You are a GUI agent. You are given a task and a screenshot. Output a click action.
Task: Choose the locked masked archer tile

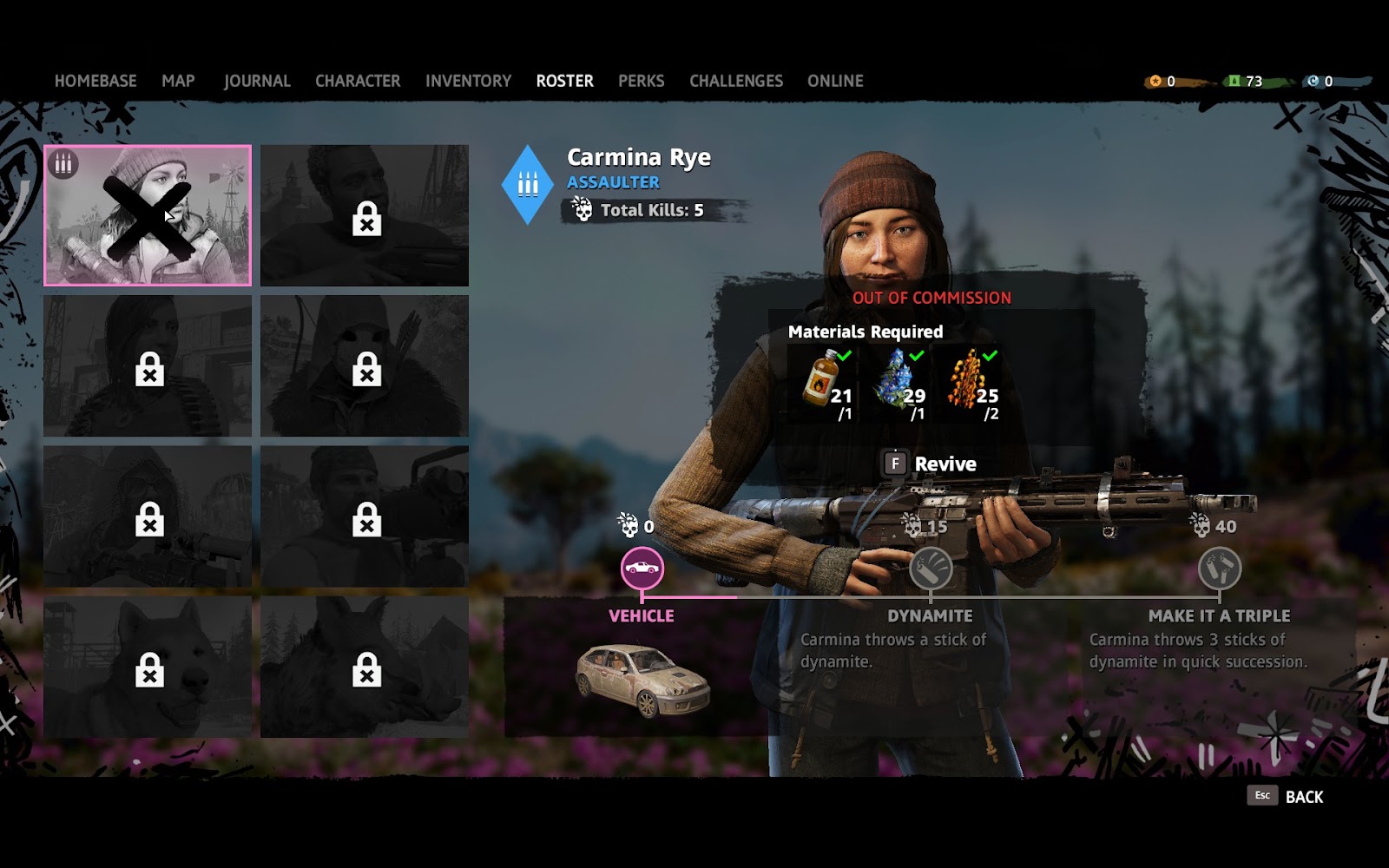(365, 365)
